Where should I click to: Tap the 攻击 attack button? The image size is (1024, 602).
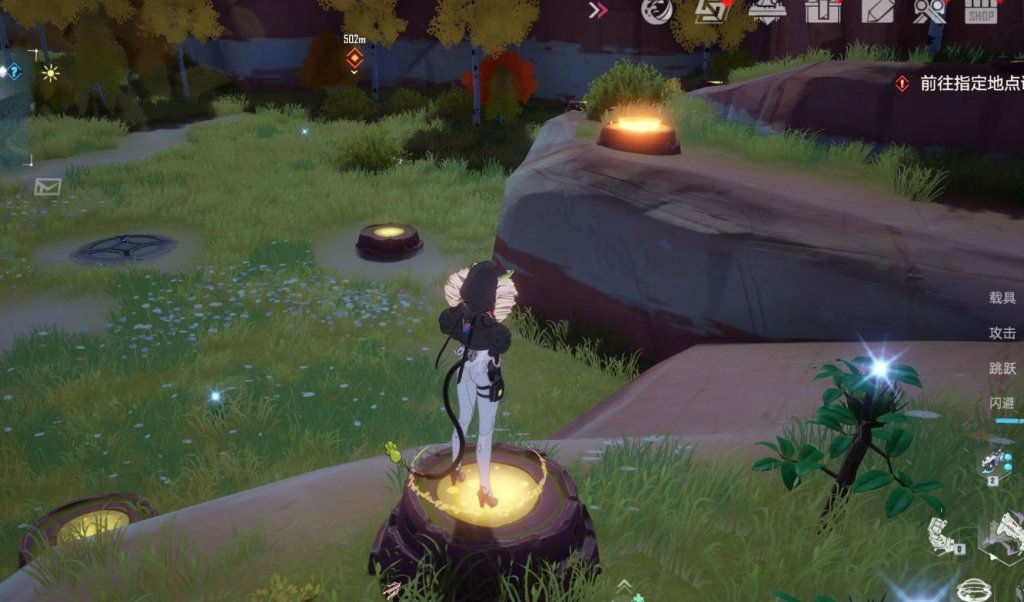(x=1002, y=333)
